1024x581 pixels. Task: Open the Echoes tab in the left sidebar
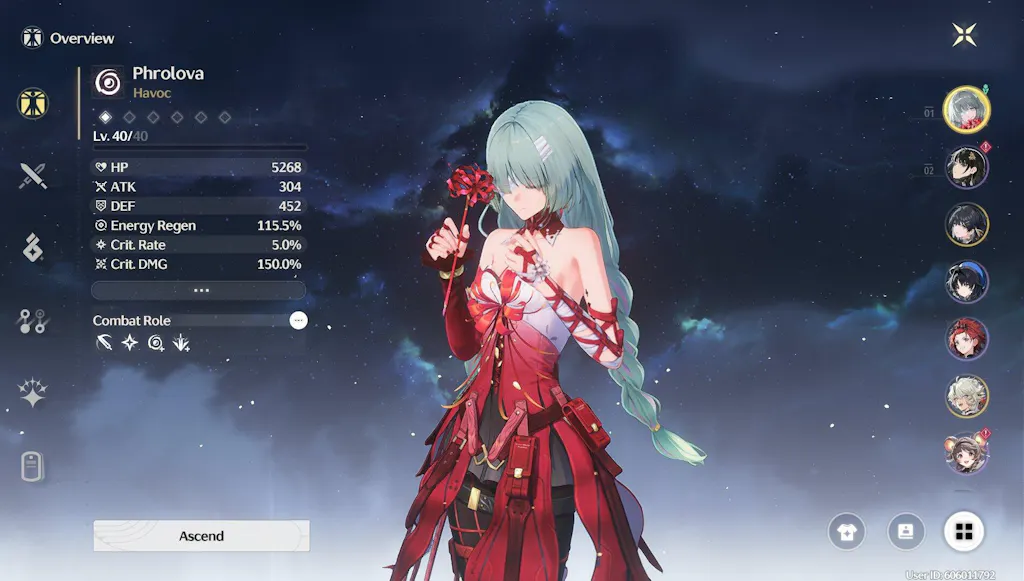[x=33, y=249]
